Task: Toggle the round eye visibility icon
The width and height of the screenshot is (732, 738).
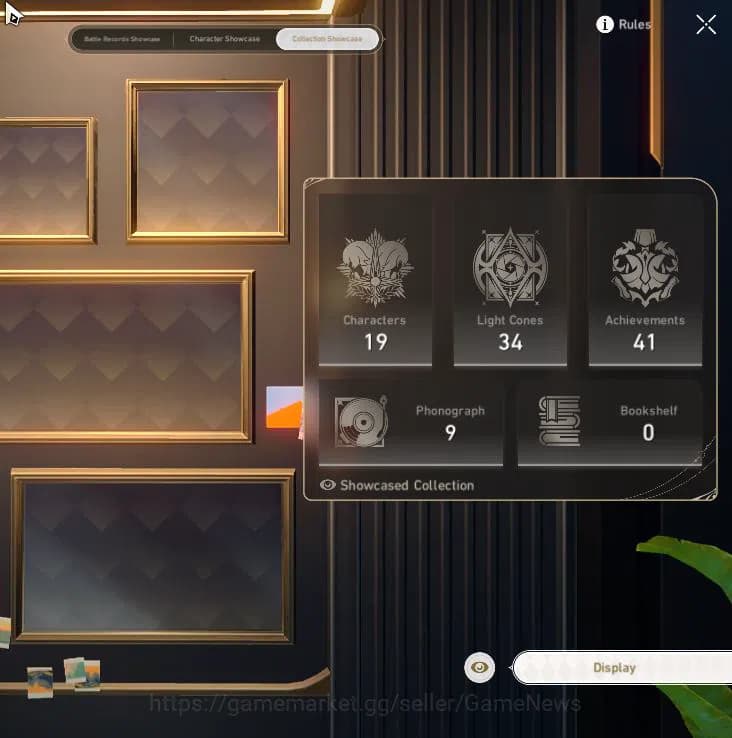Action: (x=480, y=667)
